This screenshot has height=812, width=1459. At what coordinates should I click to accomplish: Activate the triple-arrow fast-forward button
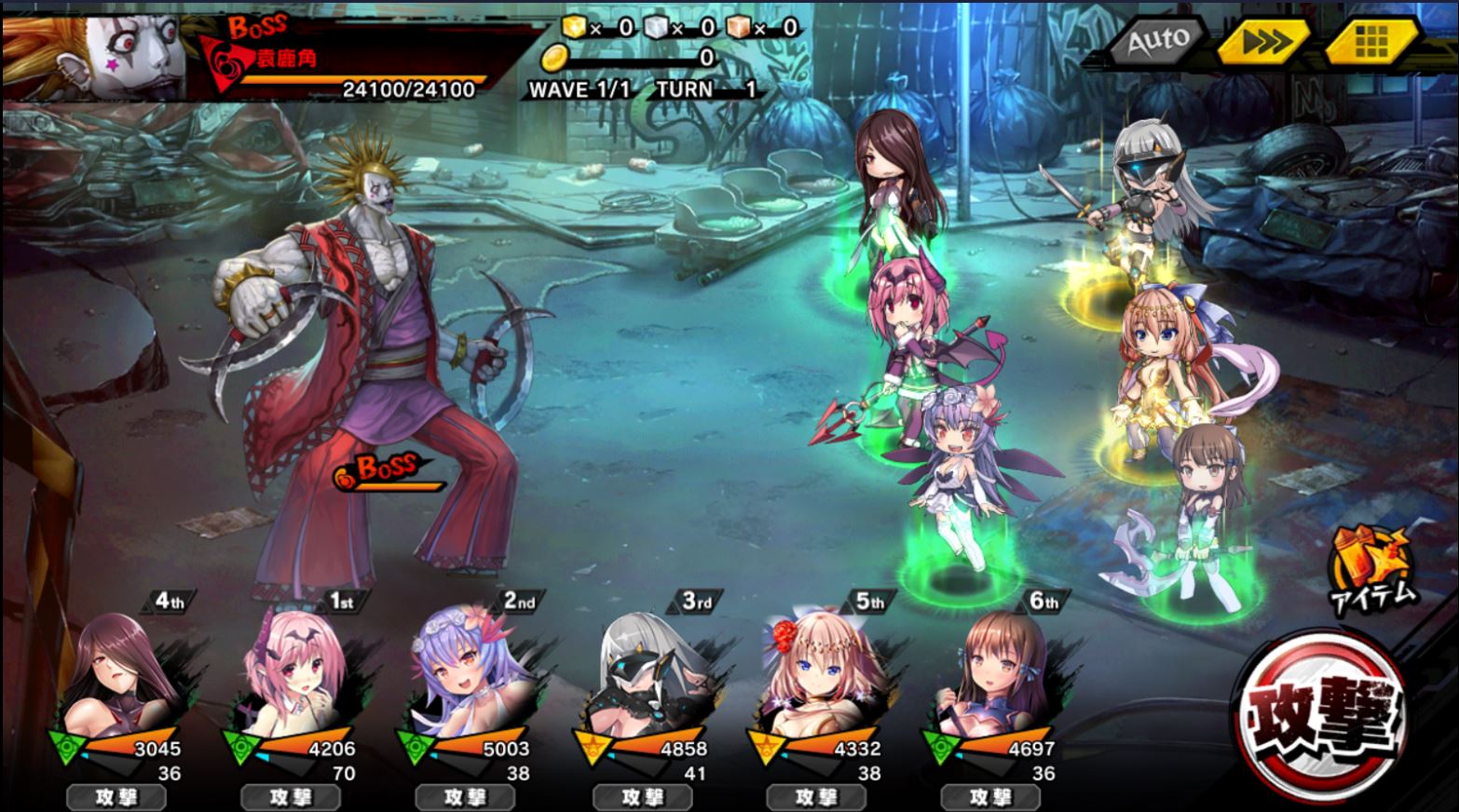1265,42
